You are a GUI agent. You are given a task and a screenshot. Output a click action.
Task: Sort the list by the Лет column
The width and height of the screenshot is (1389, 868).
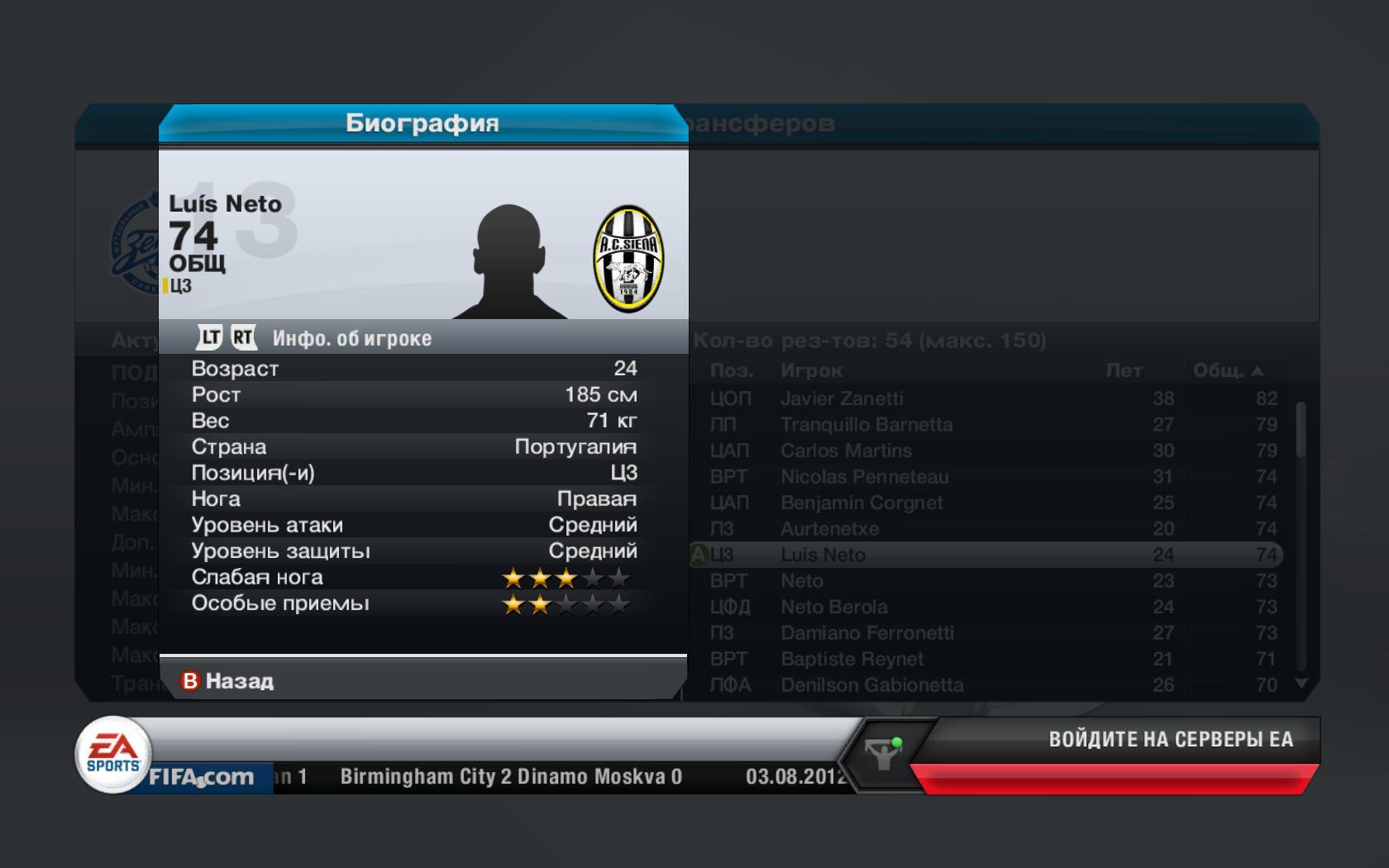pyautogui.click(x=1124, y=371)
